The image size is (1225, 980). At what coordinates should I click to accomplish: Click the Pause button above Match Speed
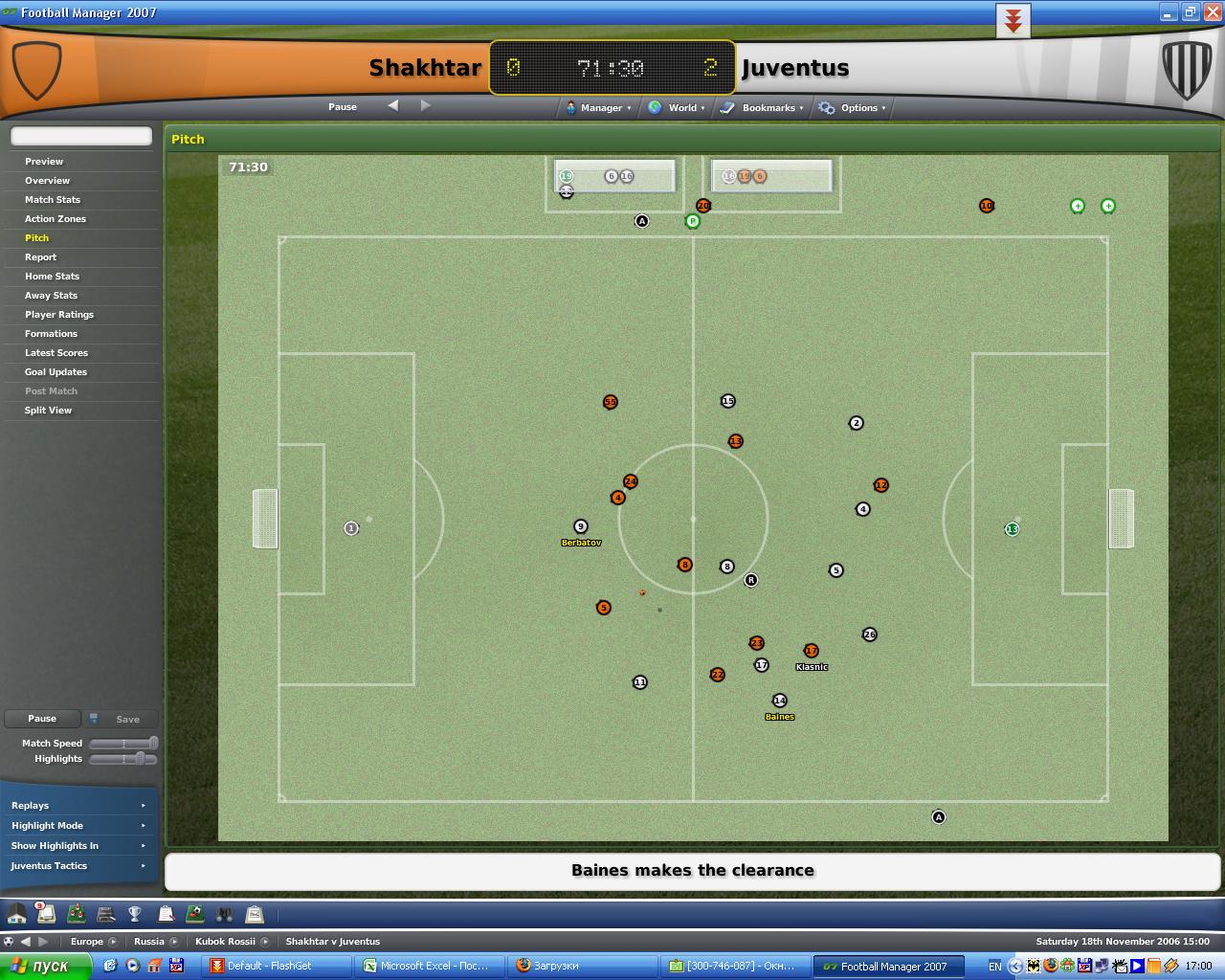pos(42,719)
